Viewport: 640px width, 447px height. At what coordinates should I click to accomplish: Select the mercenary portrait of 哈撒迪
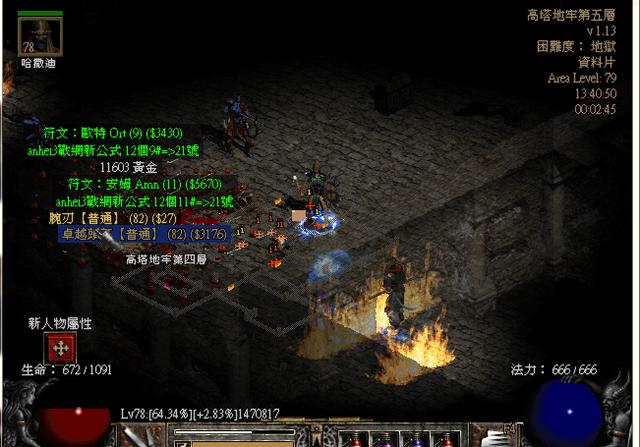pos(41,36)
